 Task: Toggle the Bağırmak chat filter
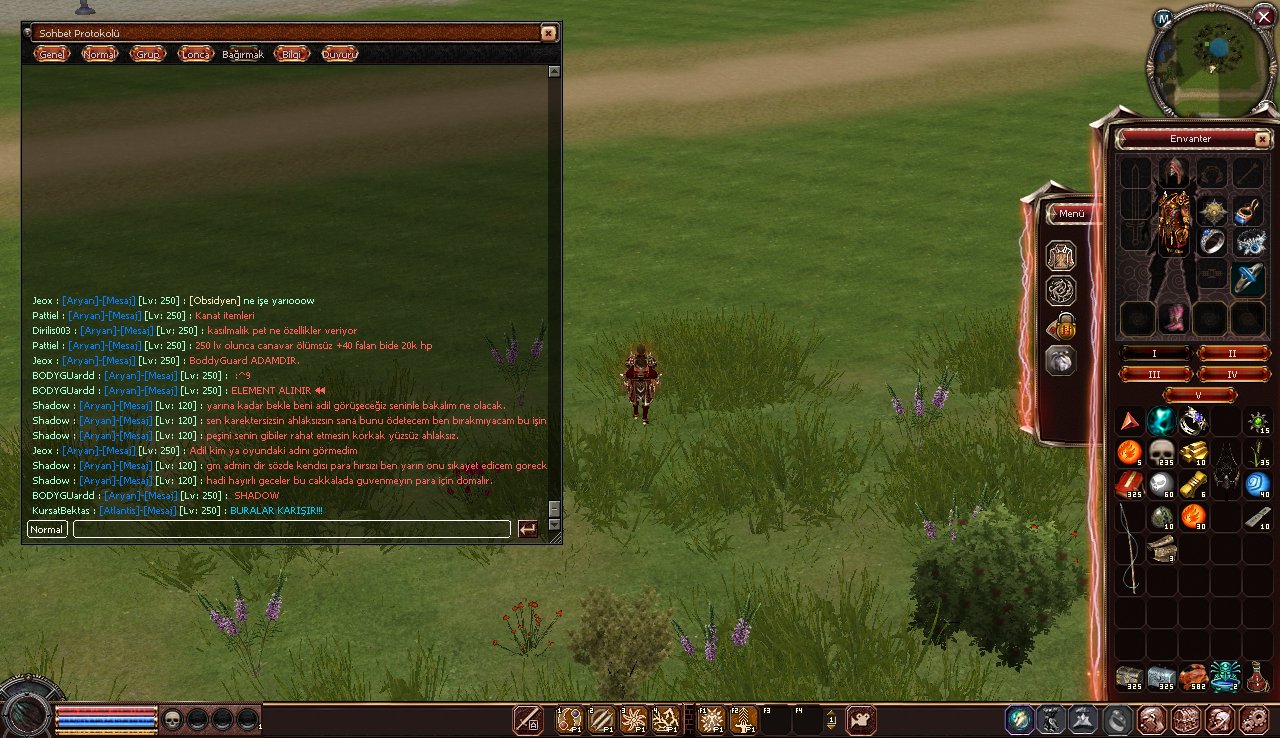[243, 55]
